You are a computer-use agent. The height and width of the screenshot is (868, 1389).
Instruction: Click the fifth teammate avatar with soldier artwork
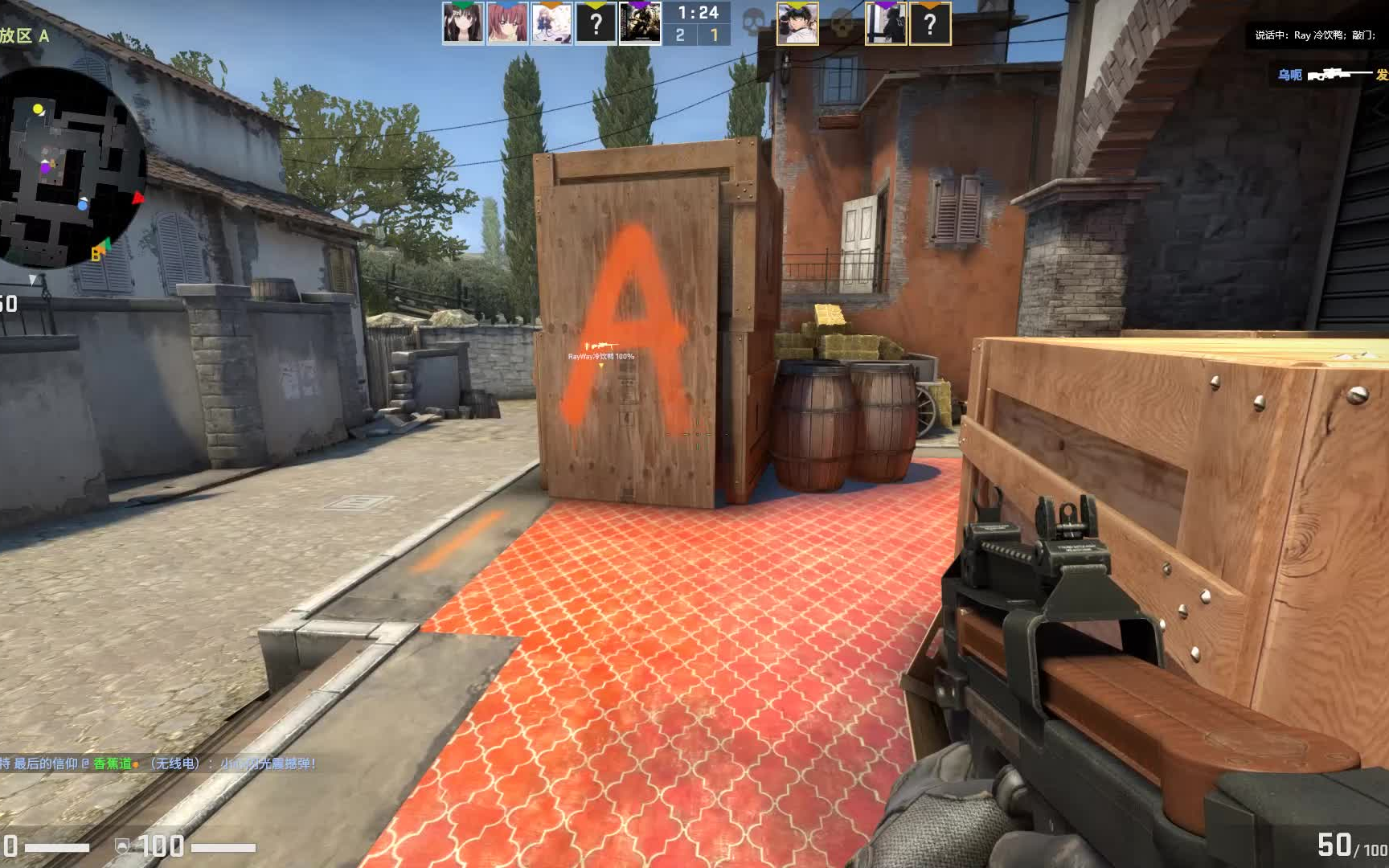(641, 22)
